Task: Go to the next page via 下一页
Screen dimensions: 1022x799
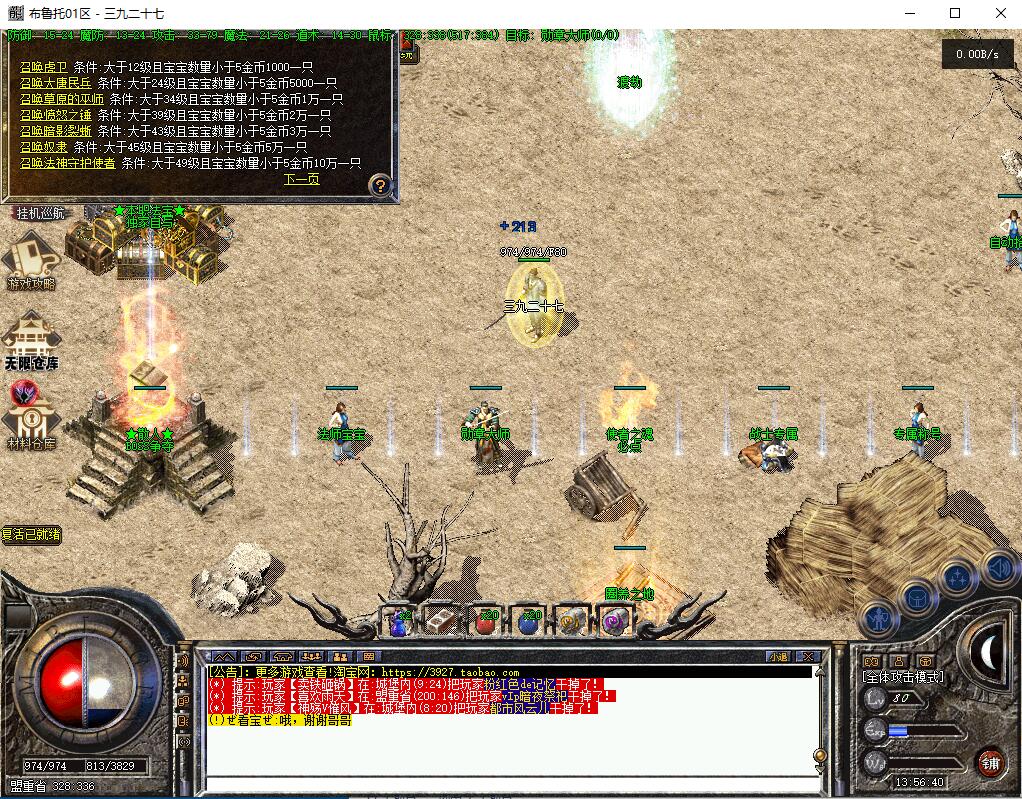Action: point(301,180)
